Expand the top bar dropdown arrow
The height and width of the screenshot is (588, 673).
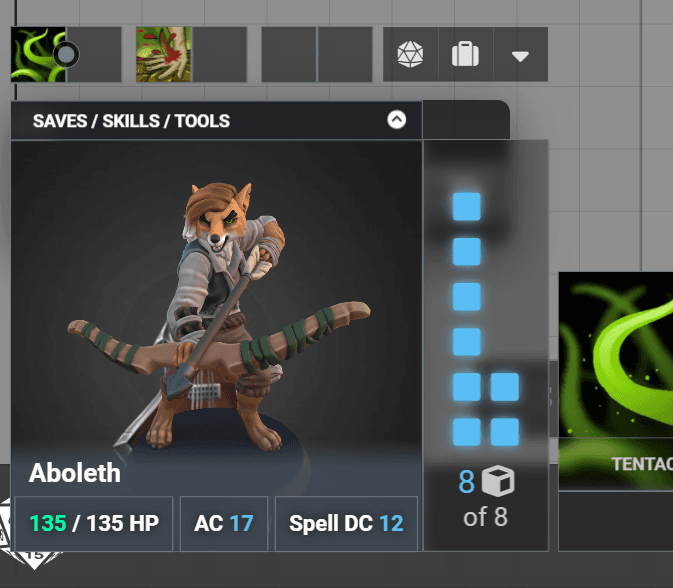tap(520, 55)
